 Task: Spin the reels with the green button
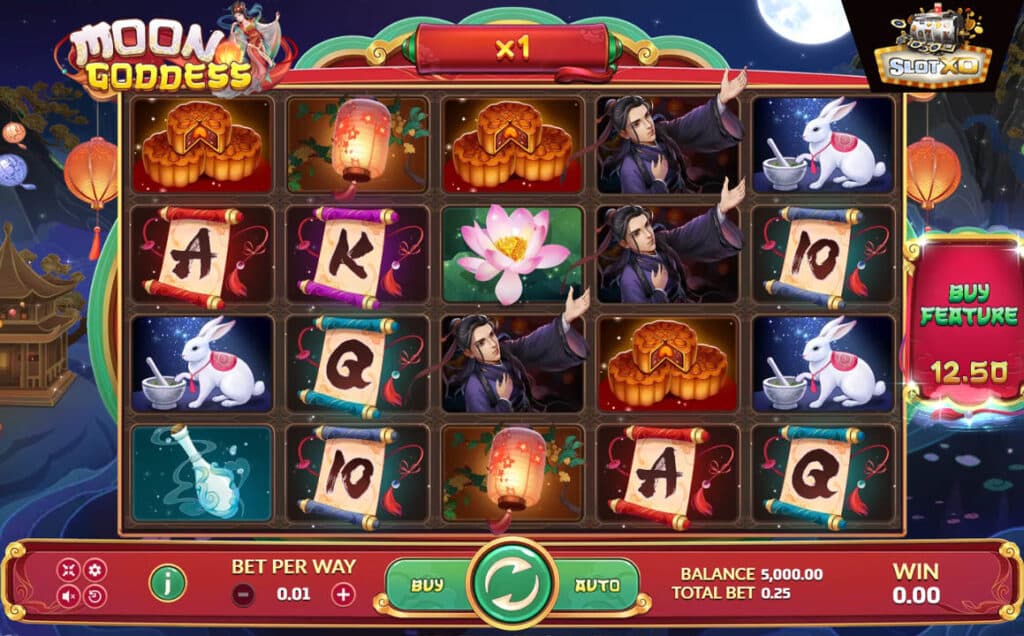pyautogui.click(x=513, y=586)
